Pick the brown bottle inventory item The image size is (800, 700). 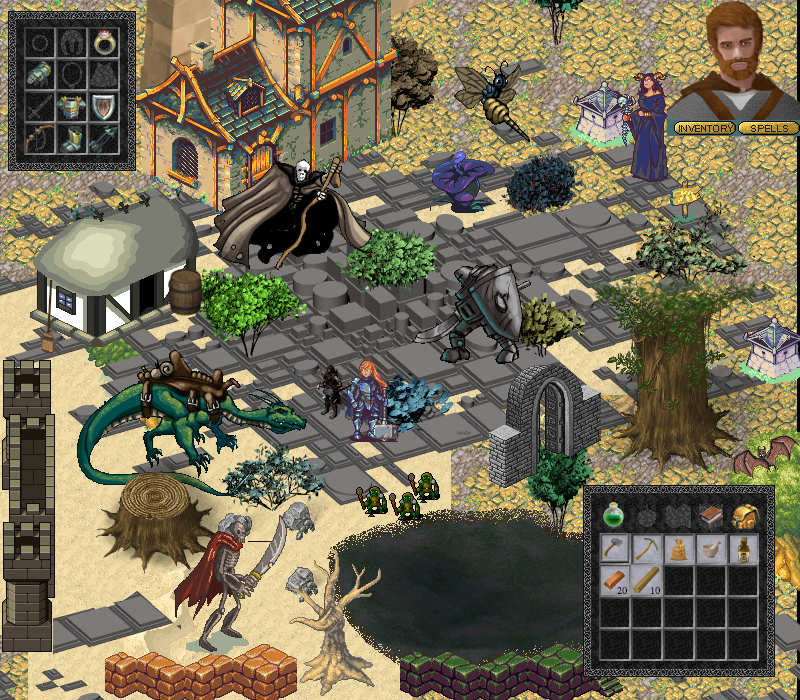pyautogui.click(x=742, y=548)
